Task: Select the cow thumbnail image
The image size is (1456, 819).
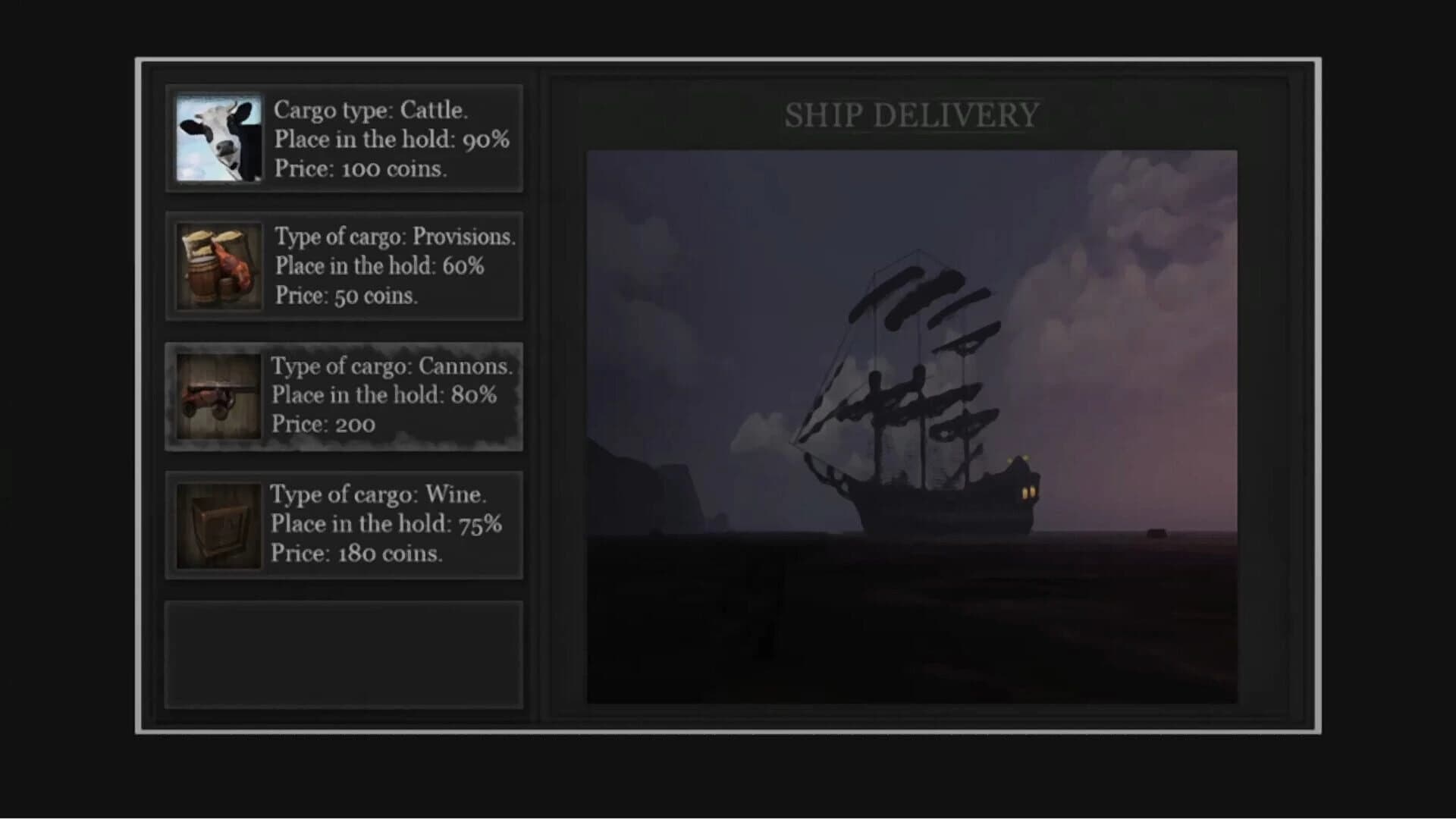Action: click(218, 138)
